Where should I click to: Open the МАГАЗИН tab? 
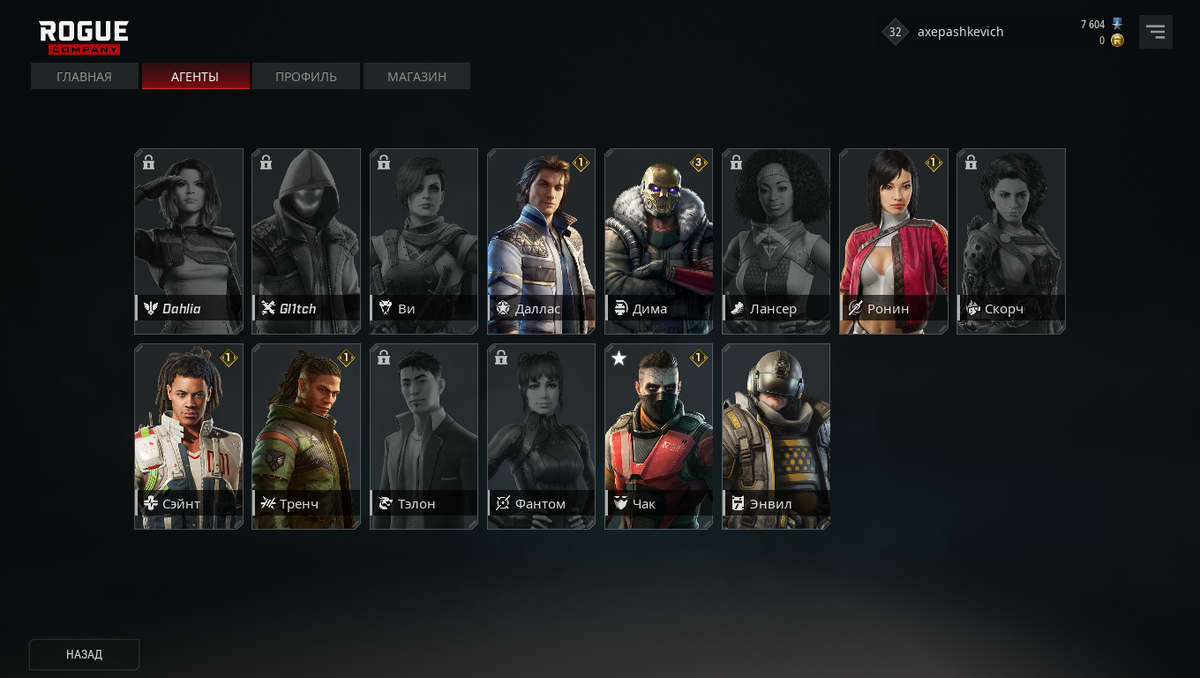[416, 77]
